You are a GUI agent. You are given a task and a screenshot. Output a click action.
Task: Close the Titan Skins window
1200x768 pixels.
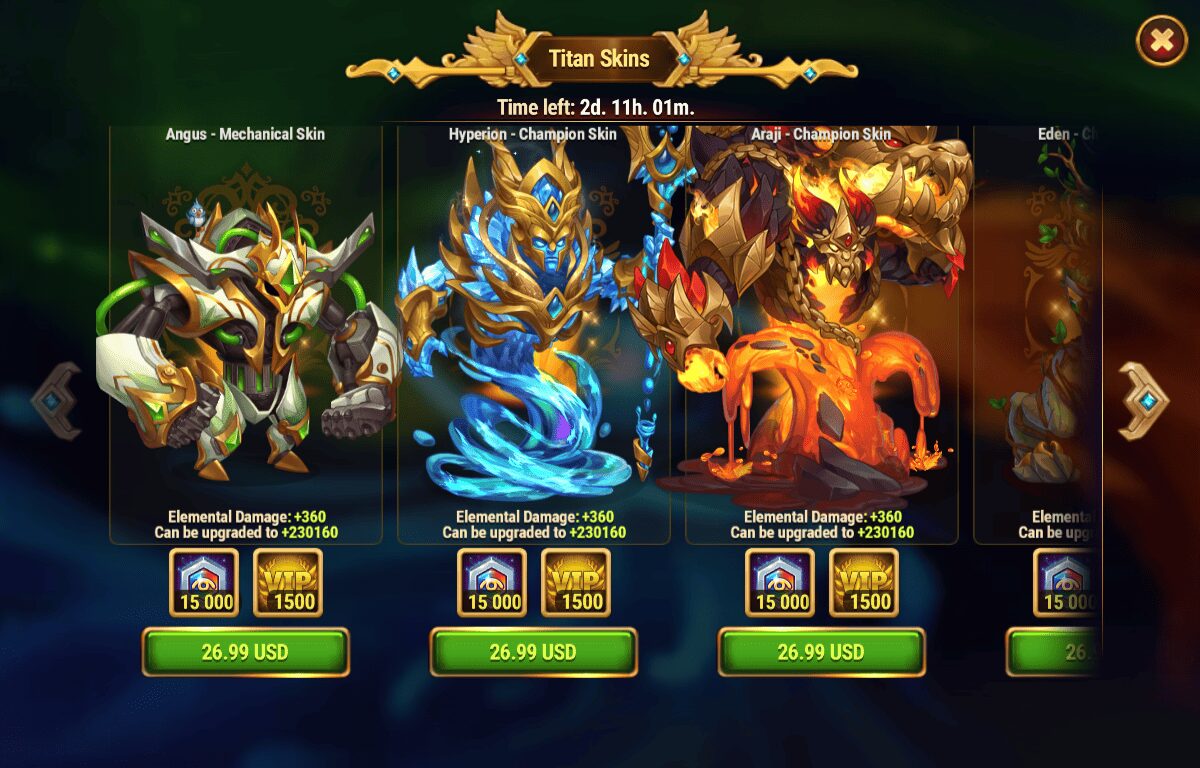pyautogui.click(x=1161, y=41)
